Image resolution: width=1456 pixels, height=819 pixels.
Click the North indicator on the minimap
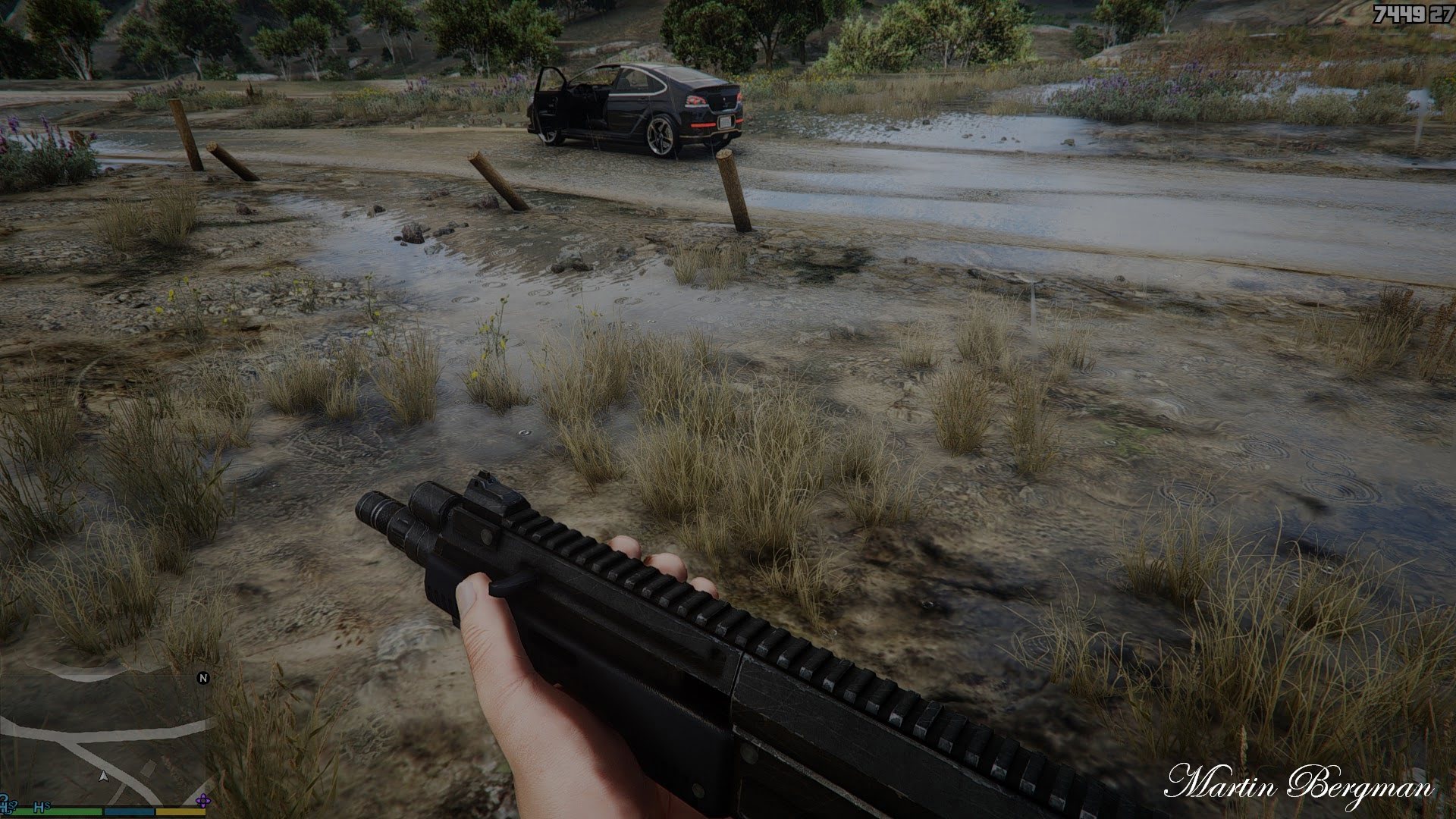coord(203,678)
